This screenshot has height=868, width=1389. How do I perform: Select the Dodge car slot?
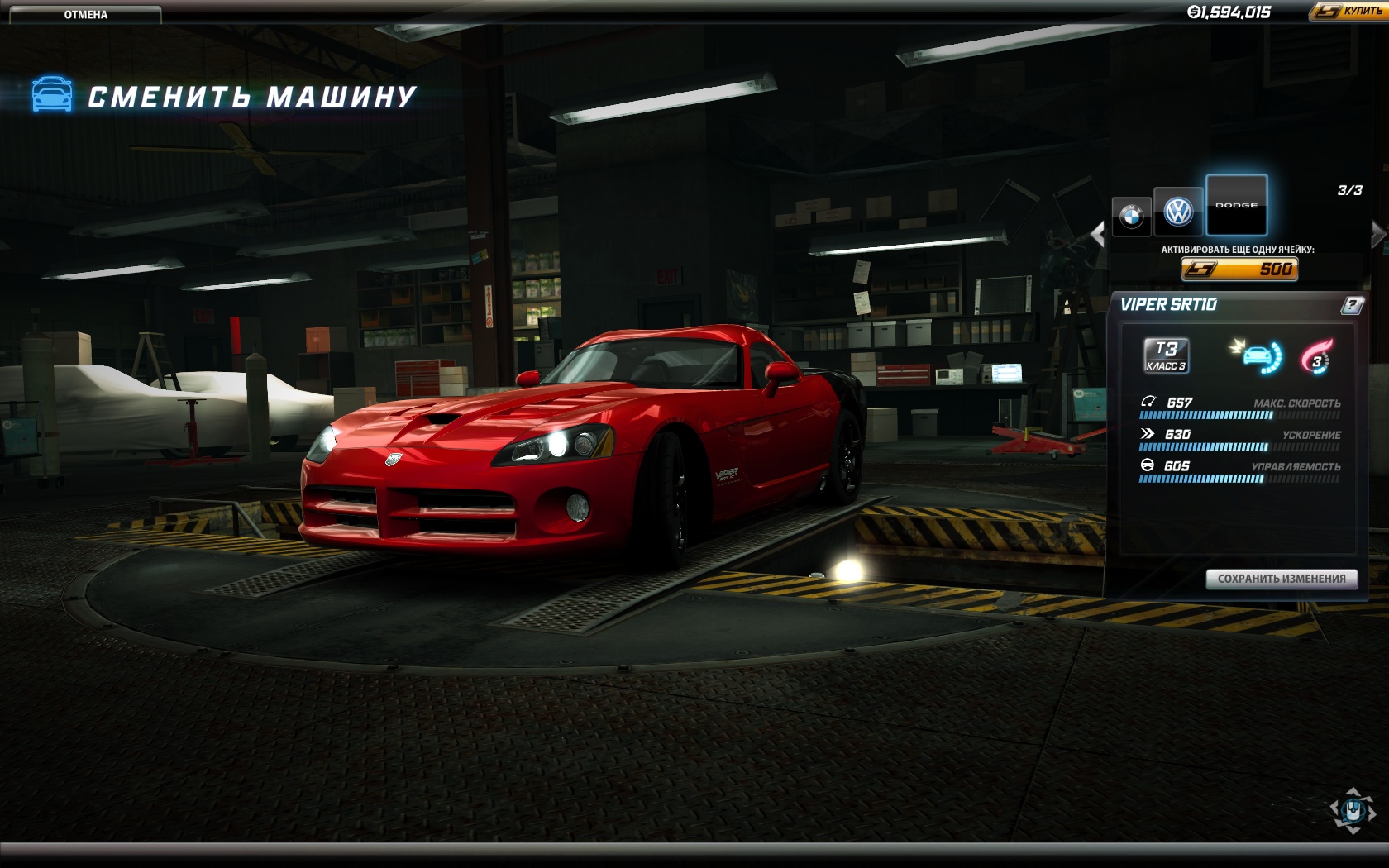click(1236, 205)
